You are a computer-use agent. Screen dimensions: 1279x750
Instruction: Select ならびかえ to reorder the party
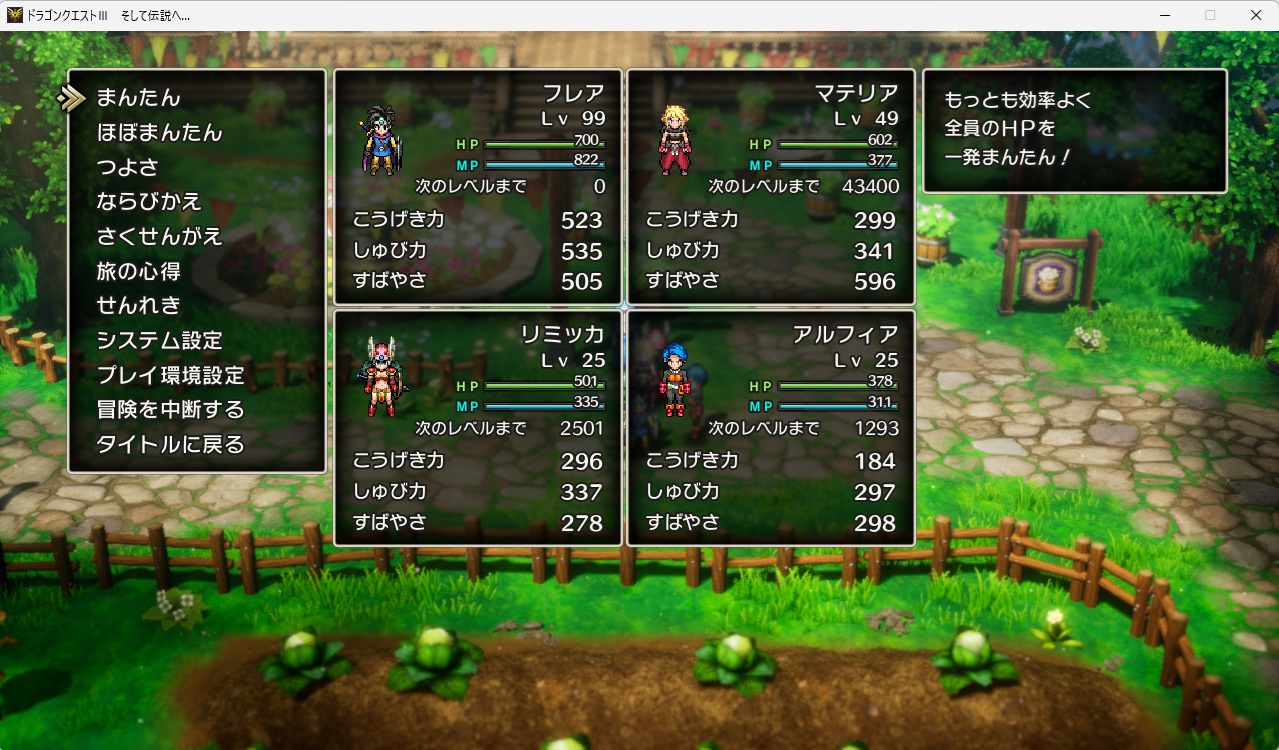point(149,202)
